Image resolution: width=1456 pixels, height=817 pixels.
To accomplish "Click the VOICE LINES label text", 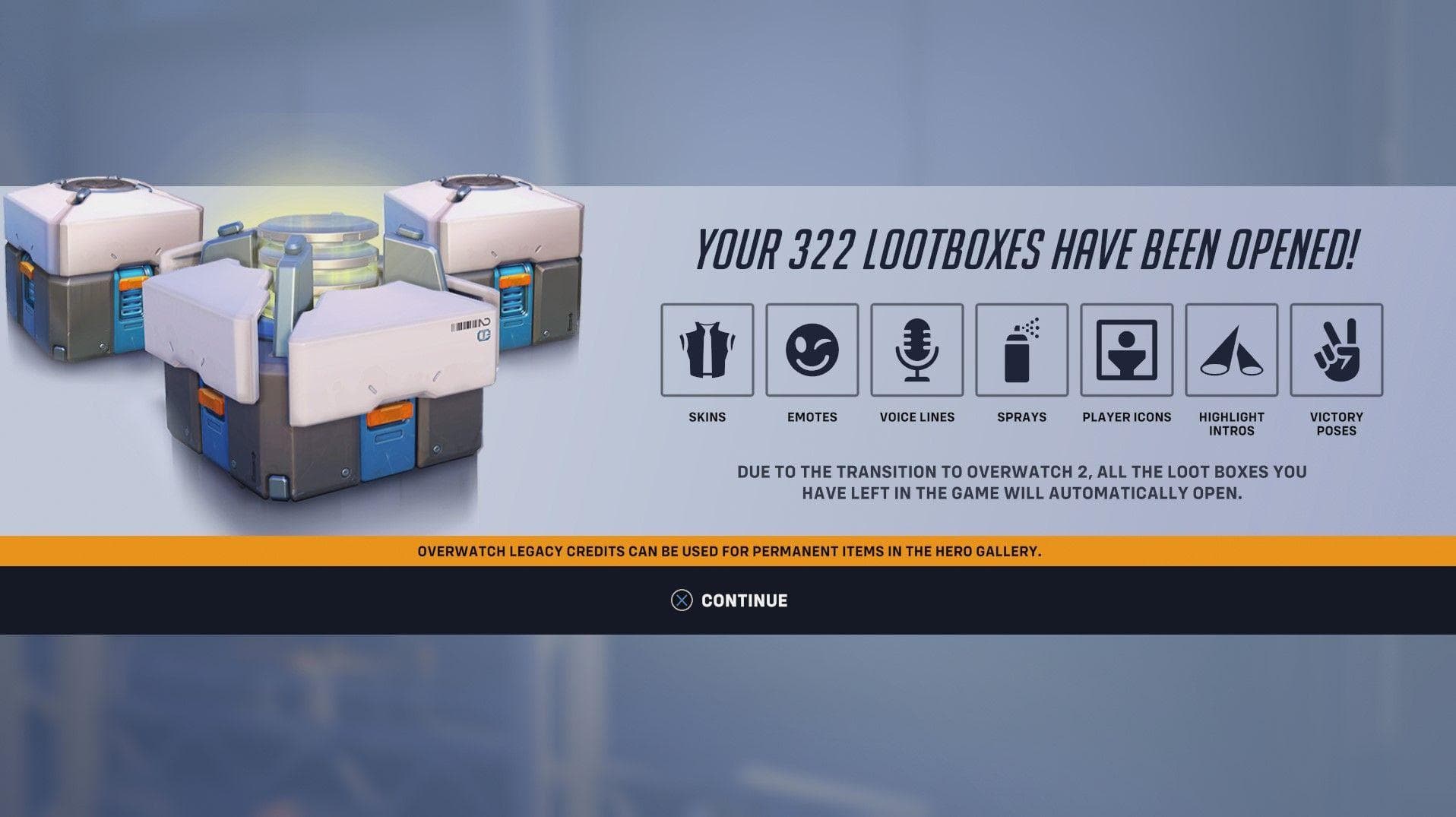I will (x=917, y=416).
